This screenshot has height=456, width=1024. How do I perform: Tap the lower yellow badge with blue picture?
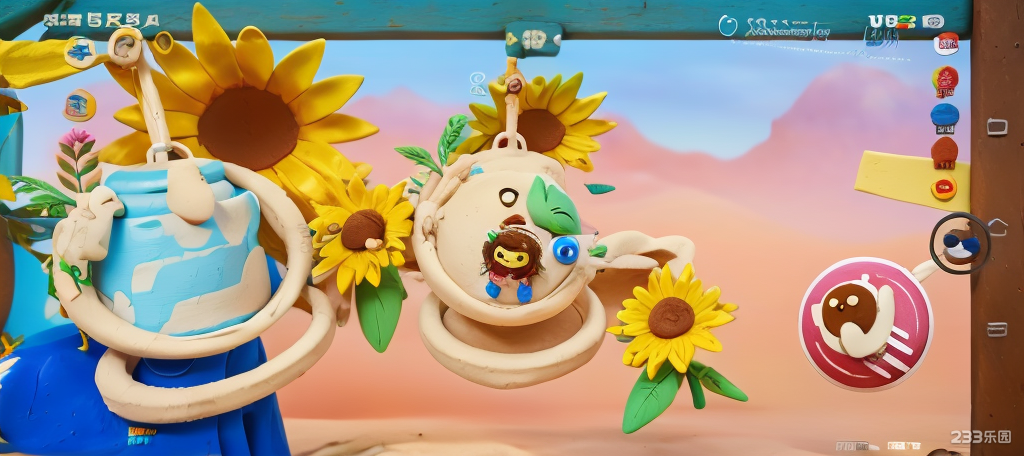pyautogui.click(x=79, y=104)
